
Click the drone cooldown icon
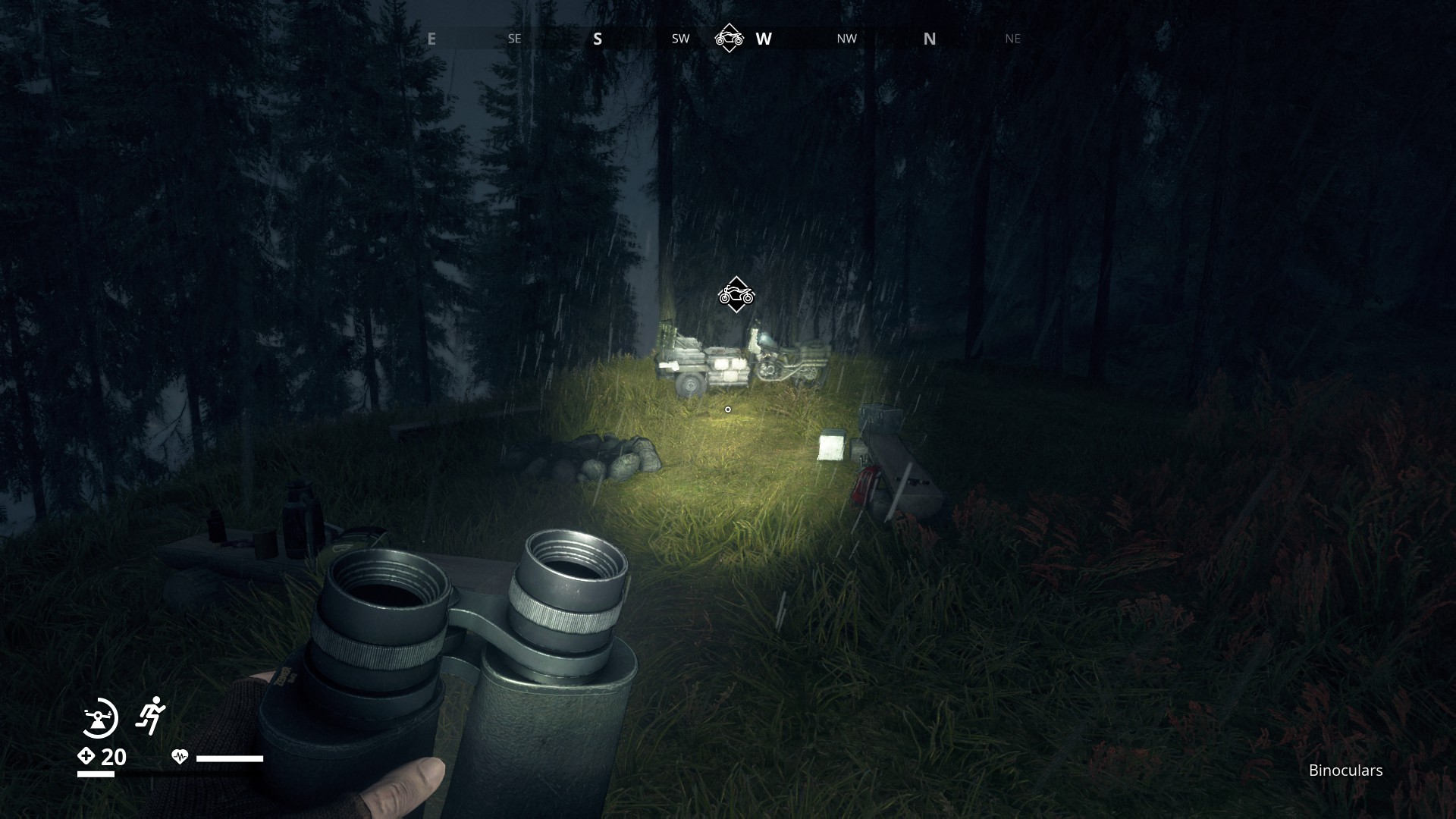[99, 717]
